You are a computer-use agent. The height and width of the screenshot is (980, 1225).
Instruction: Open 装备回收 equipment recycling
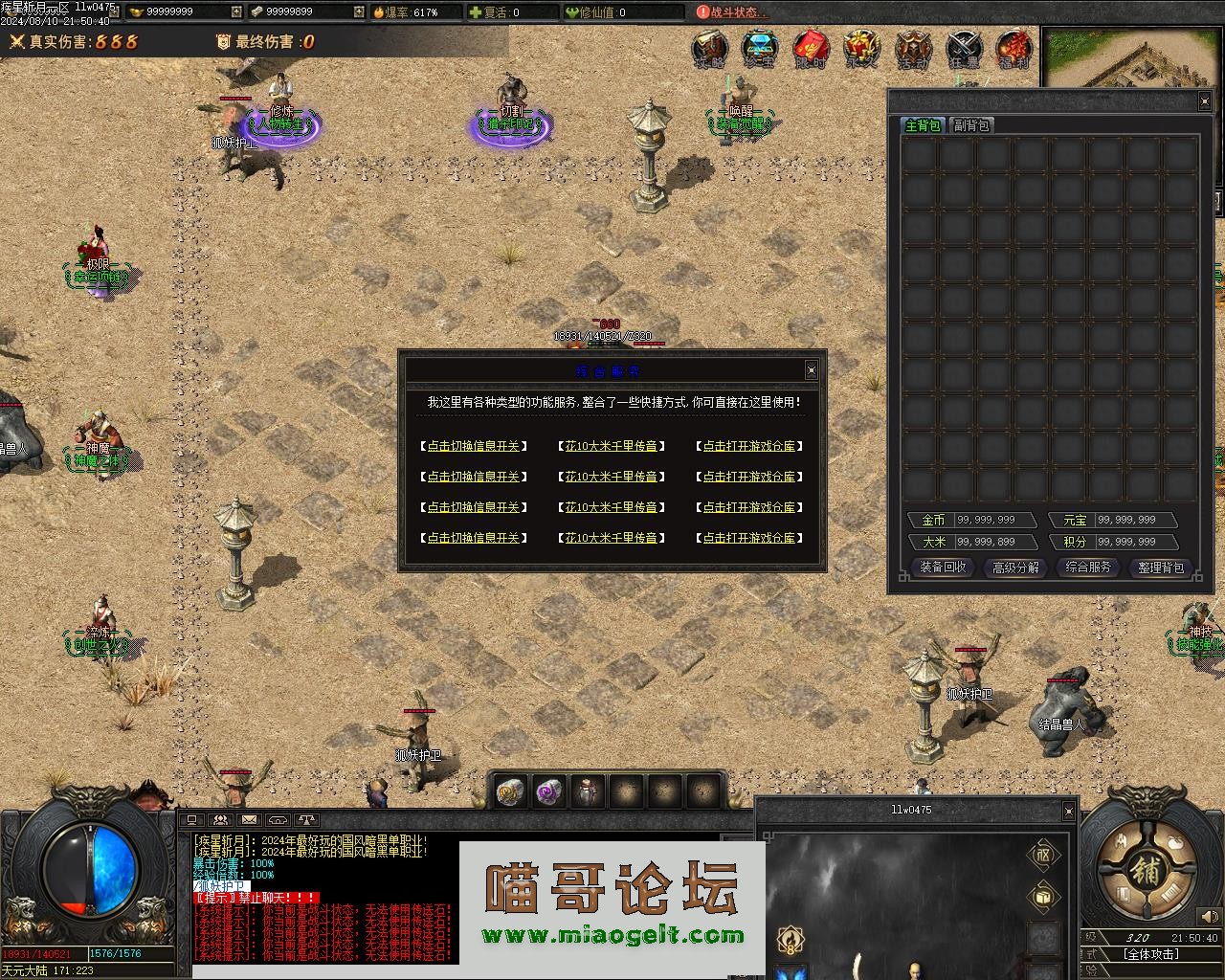(x=943, y=568)
